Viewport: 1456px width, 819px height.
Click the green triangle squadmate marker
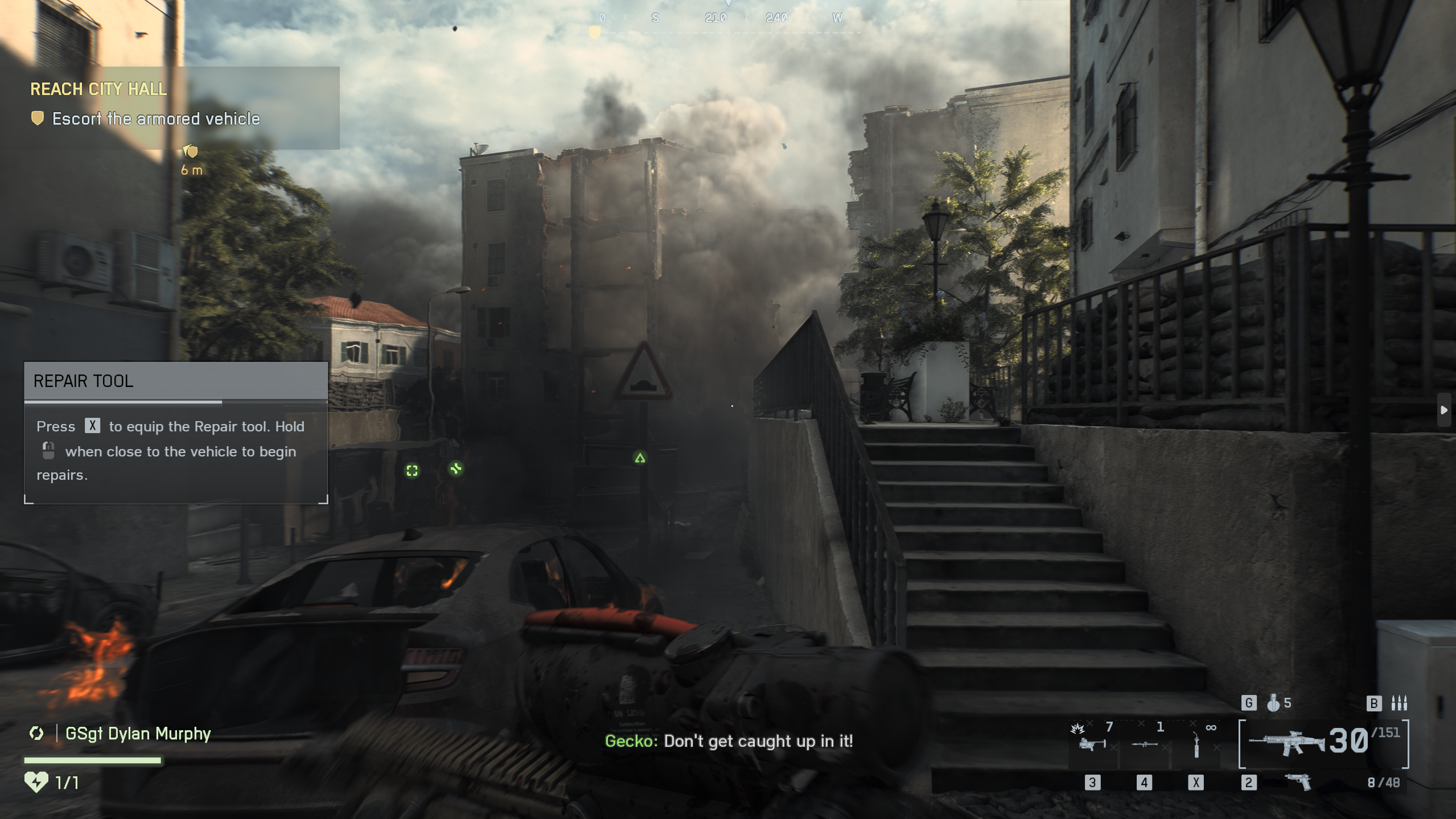pyautogui.click(x=640, y=458)
